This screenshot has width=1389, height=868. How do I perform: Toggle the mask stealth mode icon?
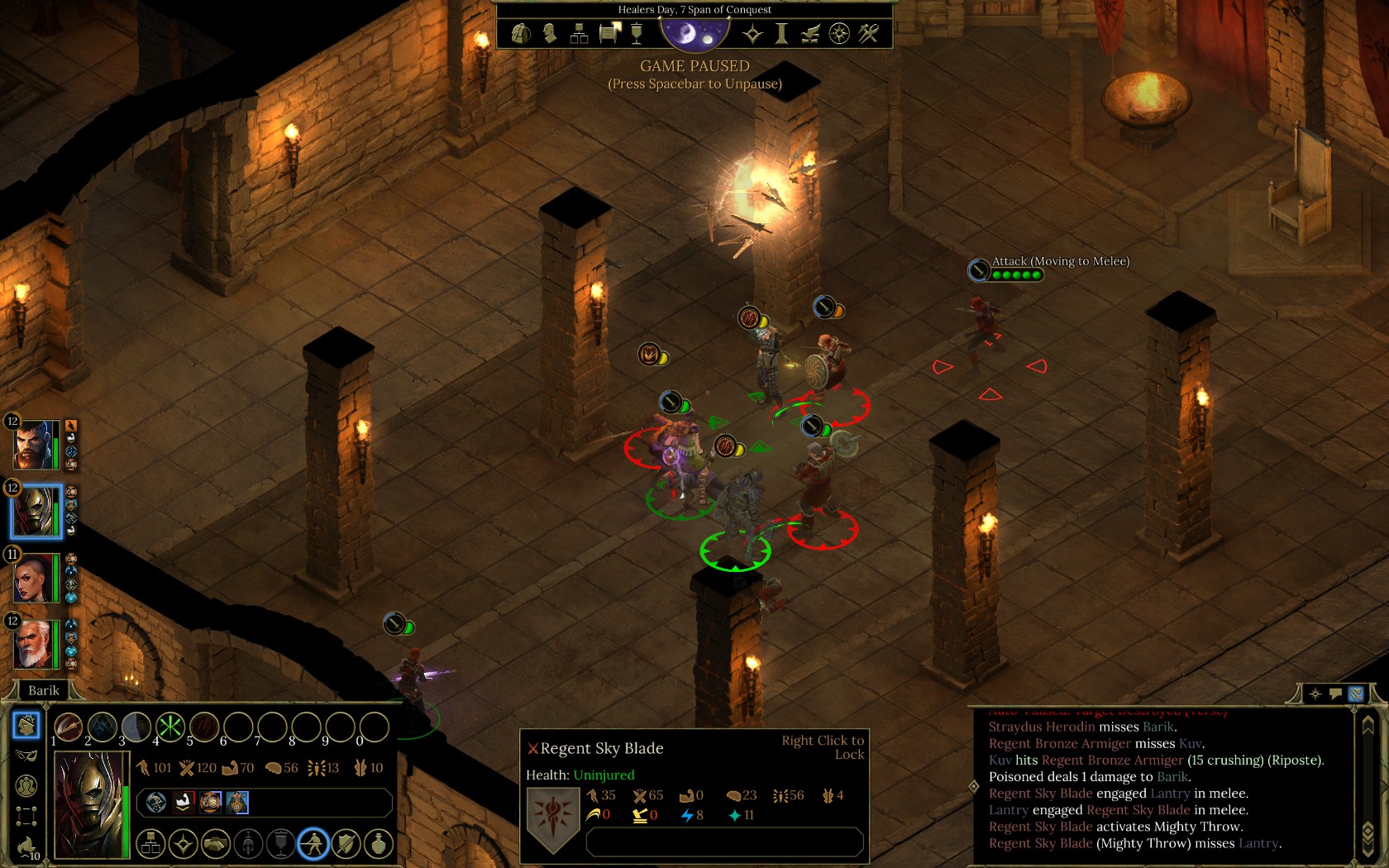pos(26,756)
